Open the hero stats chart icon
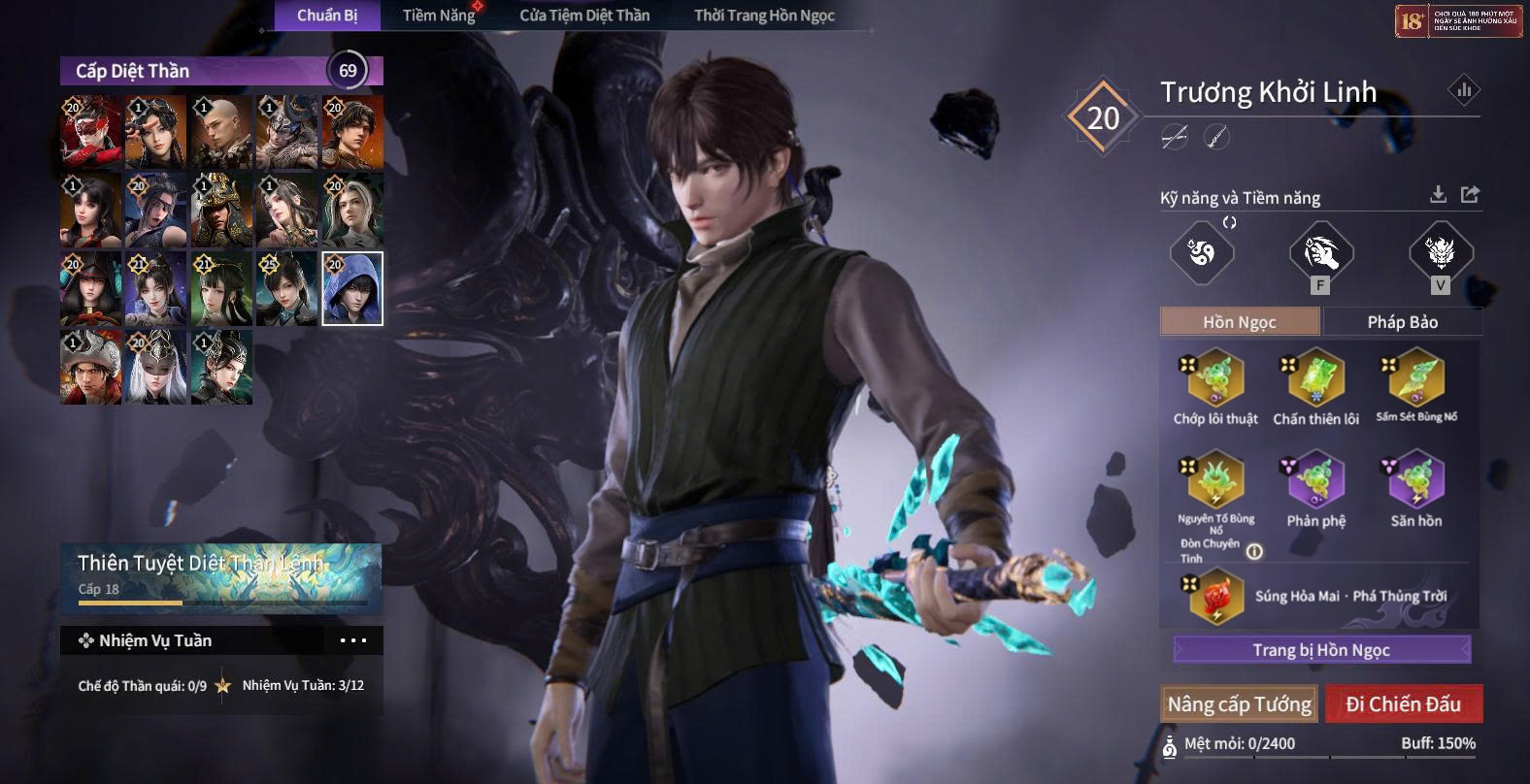 [1463, 91]
